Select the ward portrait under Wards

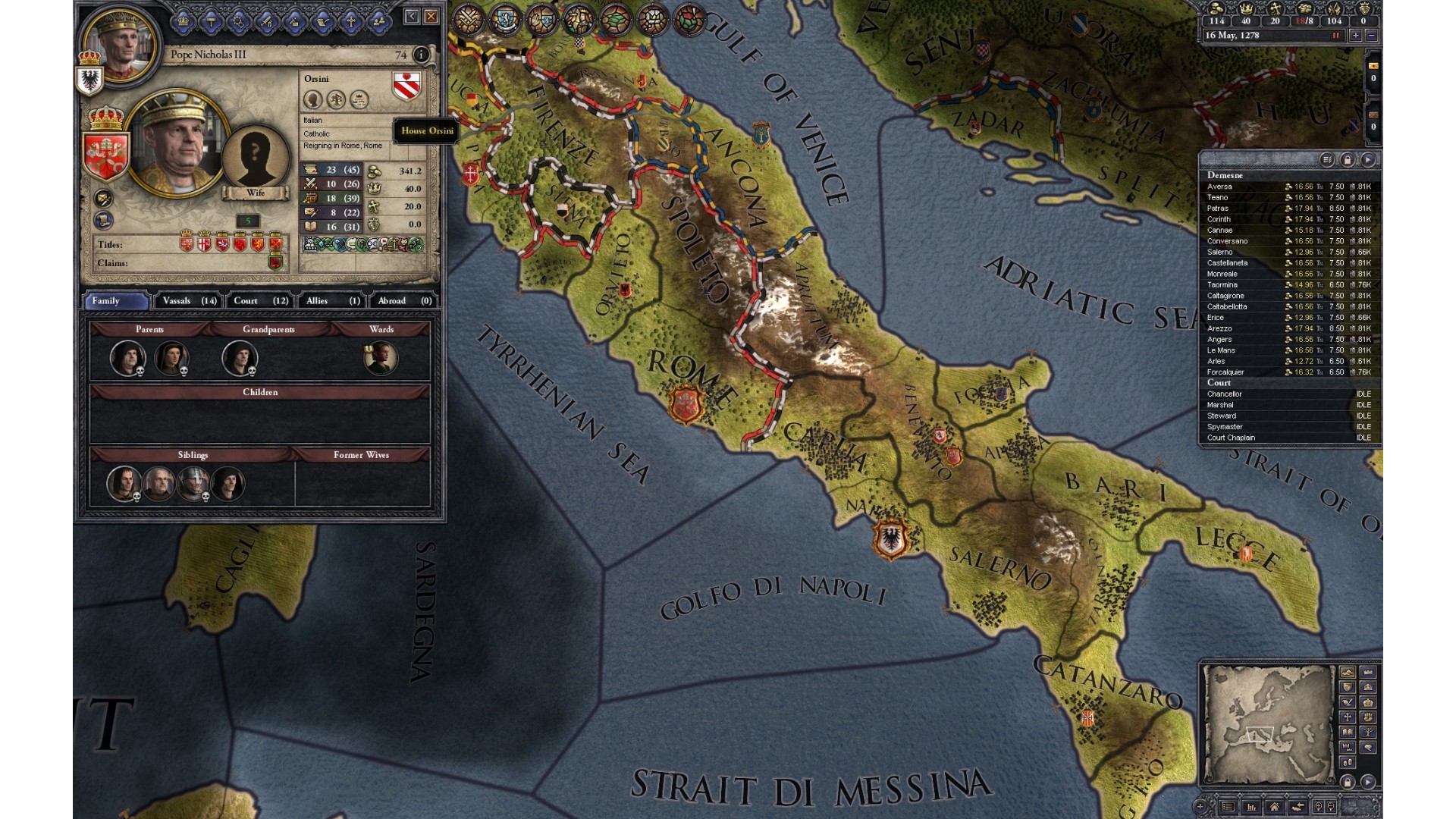381,359
